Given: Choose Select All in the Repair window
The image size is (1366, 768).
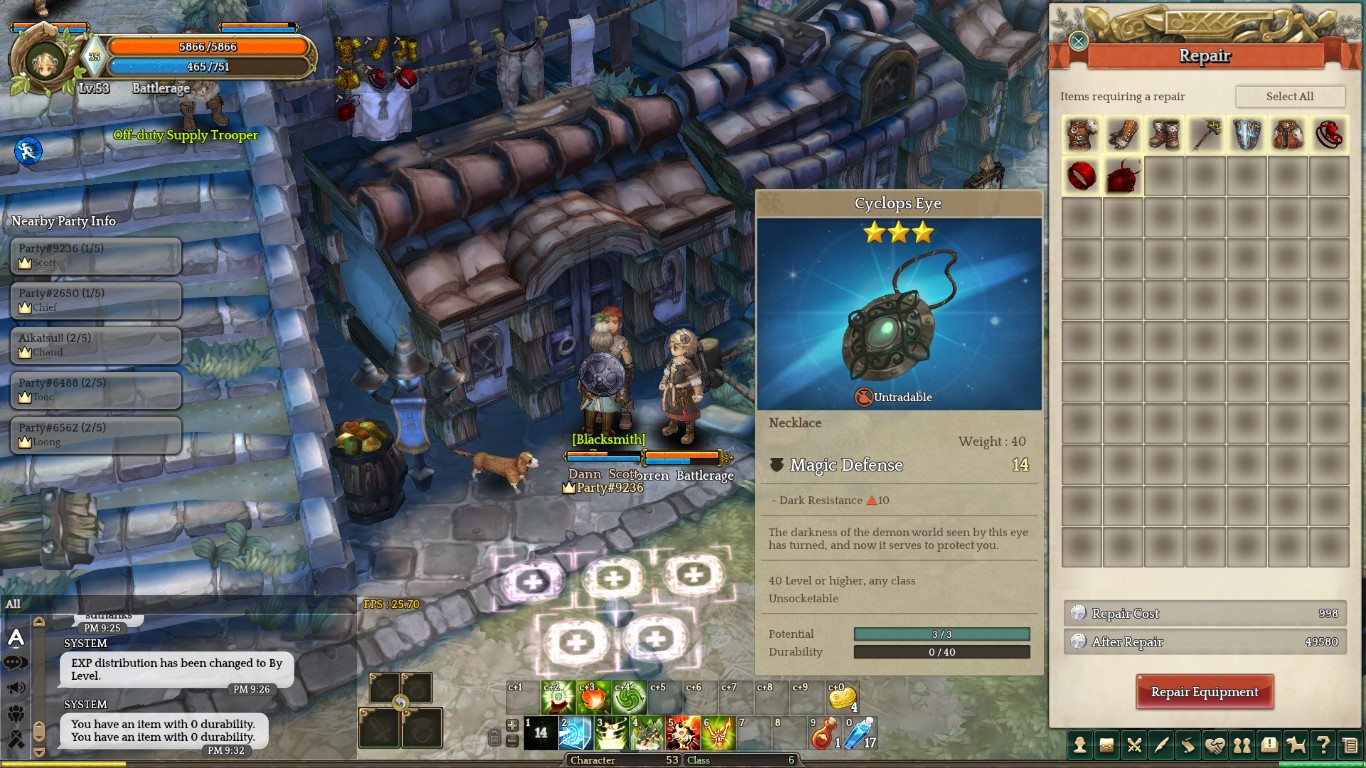Looking at the screenshot, I should (1289, 96).
